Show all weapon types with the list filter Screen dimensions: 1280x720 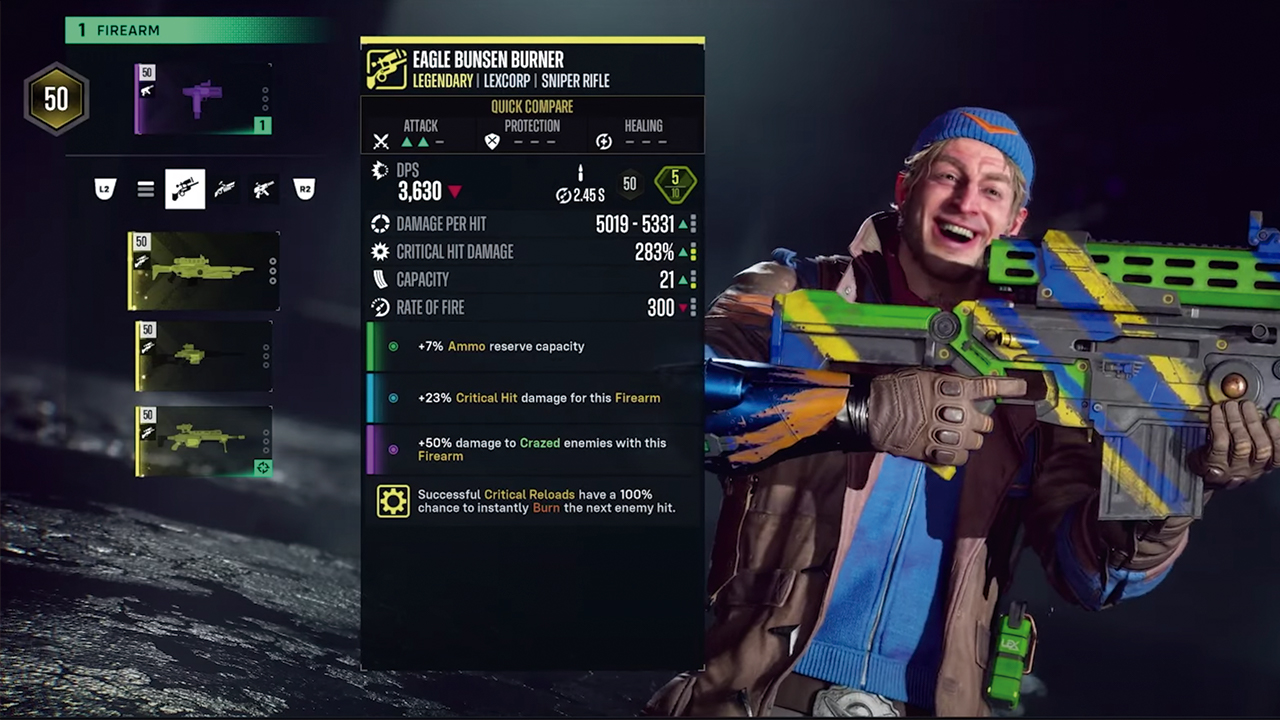point(146,189)
